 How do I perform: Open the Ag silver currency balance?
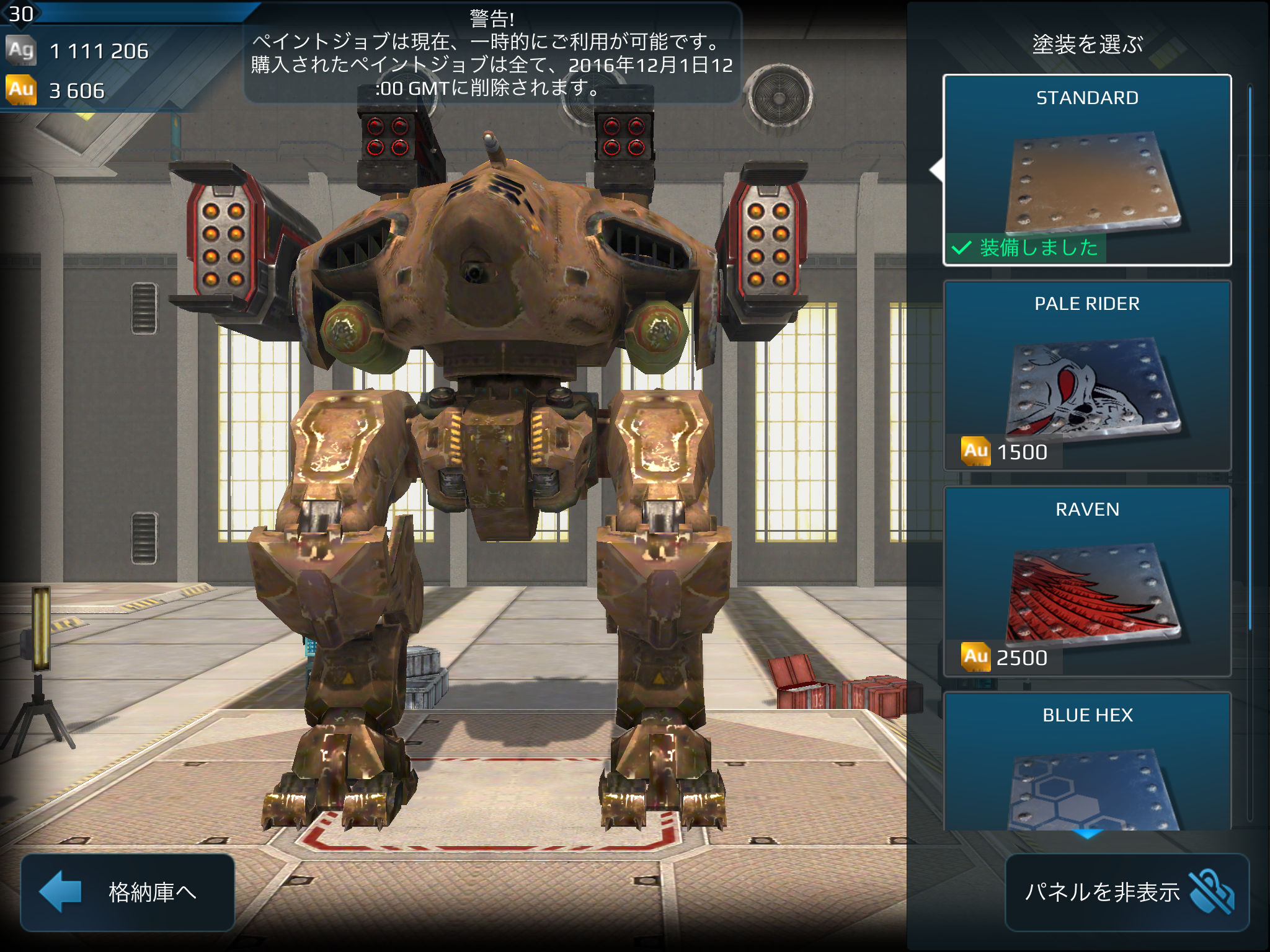pyautogui.click(x=78, y=51)
